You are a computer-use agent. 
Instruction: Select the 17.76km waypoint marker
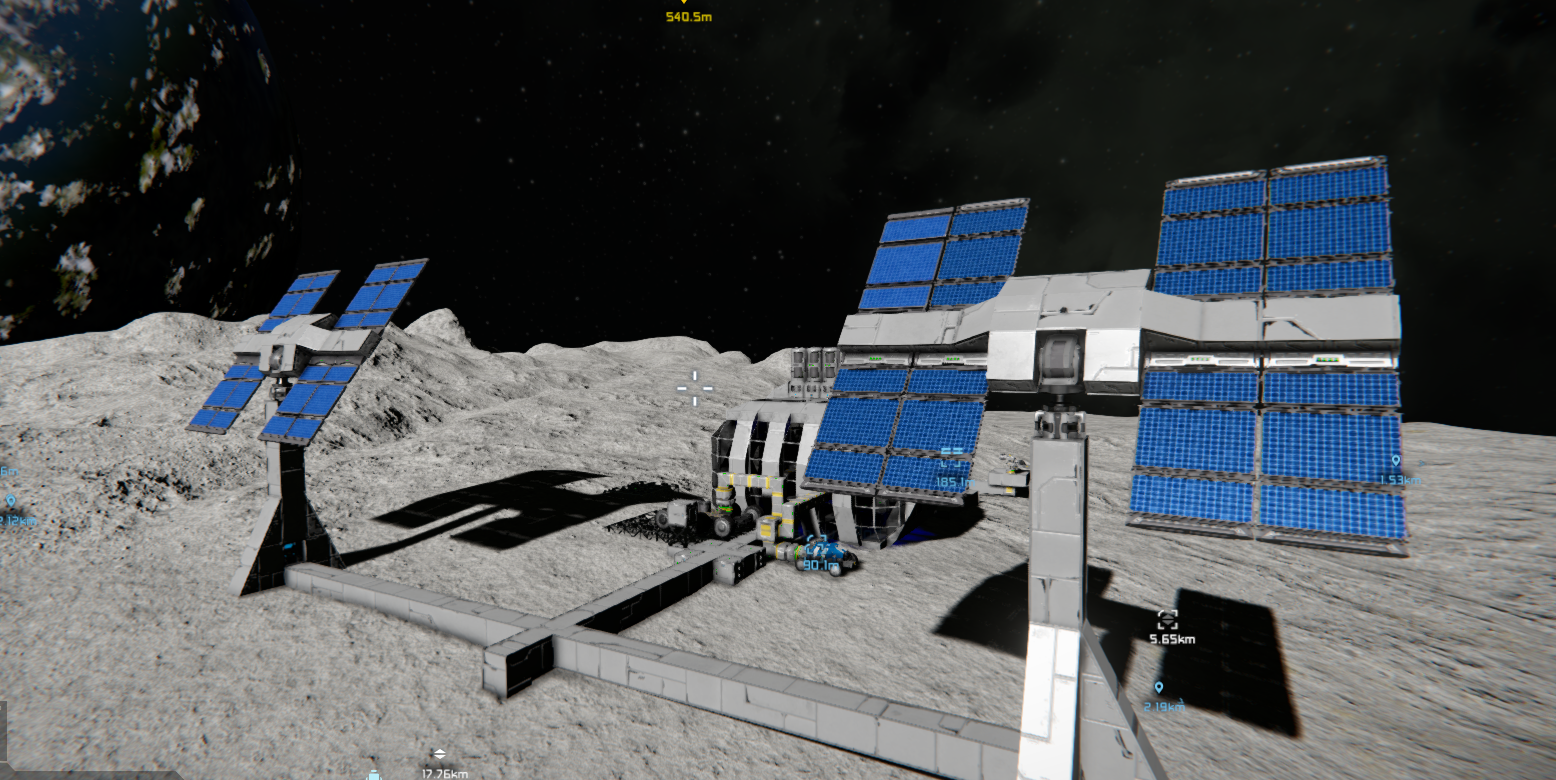[439, 756]
